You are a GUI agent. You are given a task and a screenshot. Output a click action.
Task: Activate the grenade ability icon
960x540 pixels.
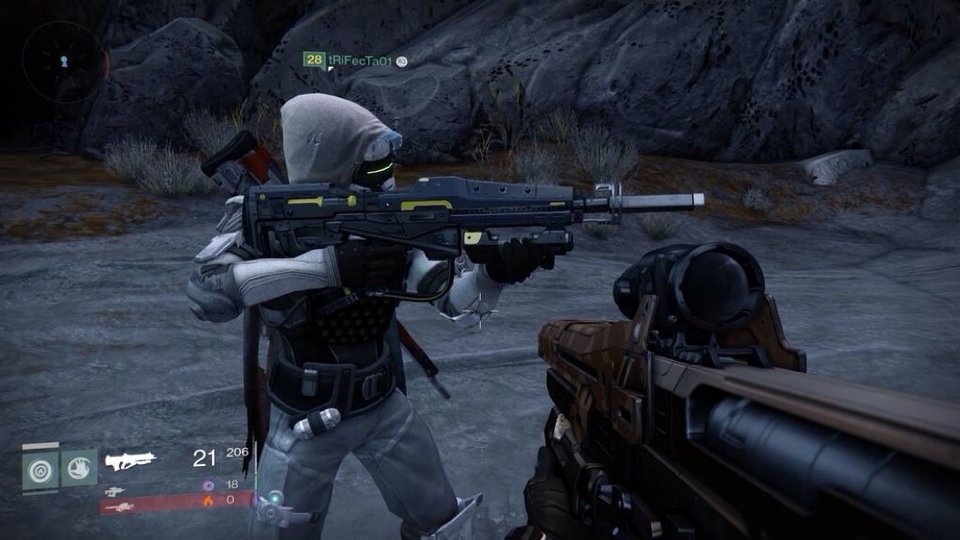pos(41,468)
